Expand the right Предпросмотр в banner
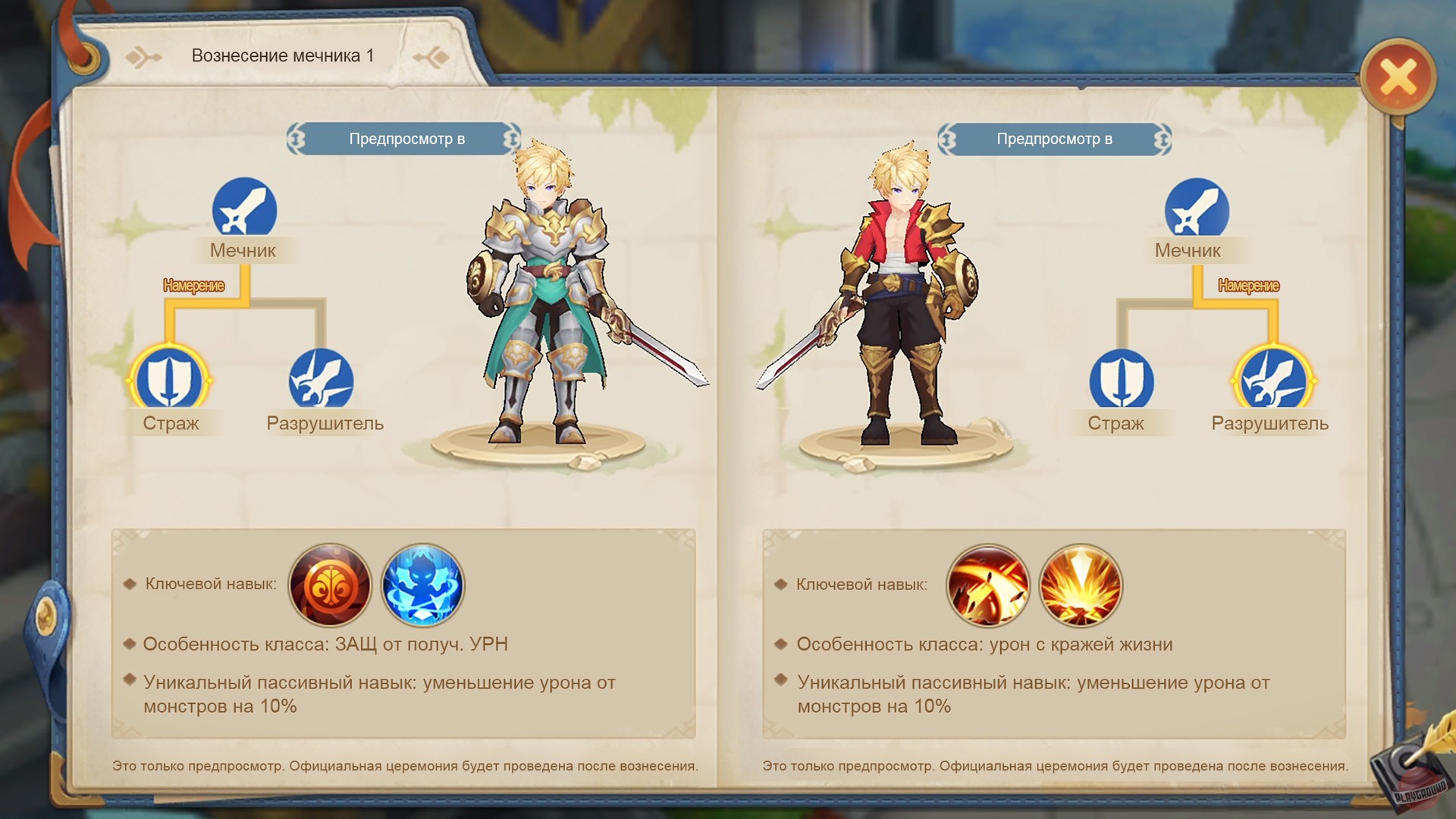 coord(1054,138)
